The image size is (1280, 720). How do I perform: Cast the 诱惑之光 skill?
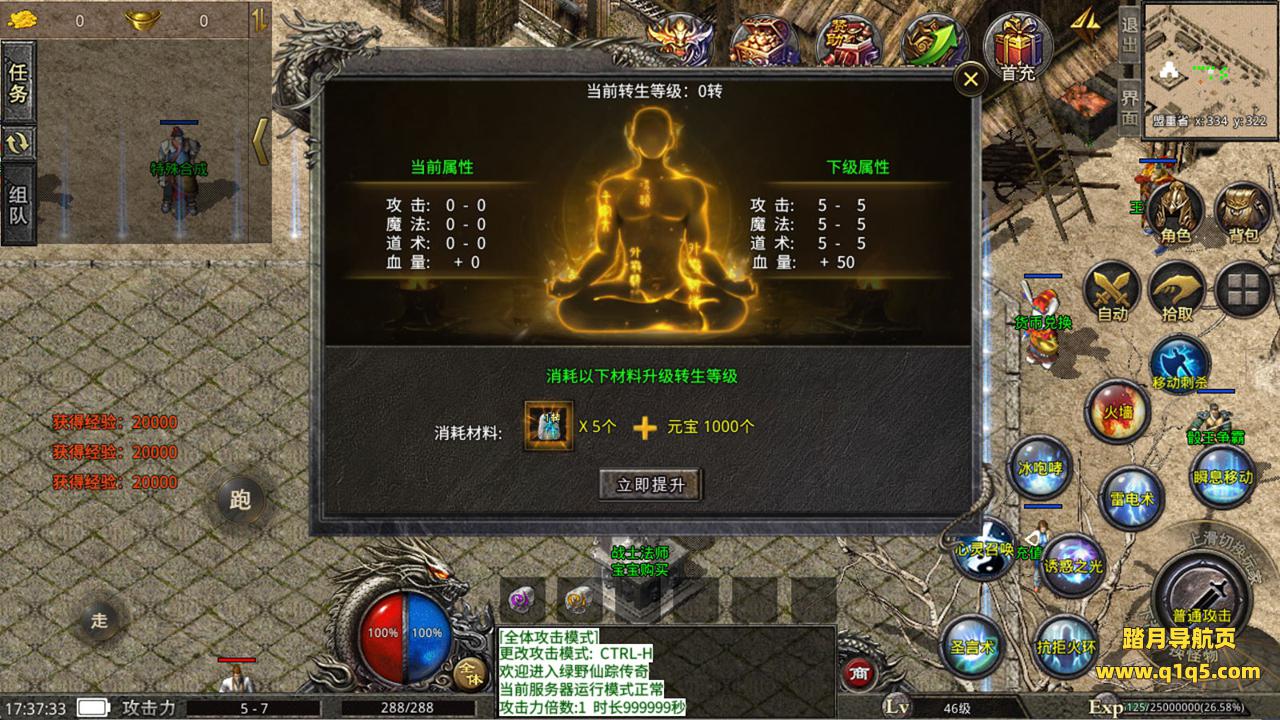(1074, 565)
